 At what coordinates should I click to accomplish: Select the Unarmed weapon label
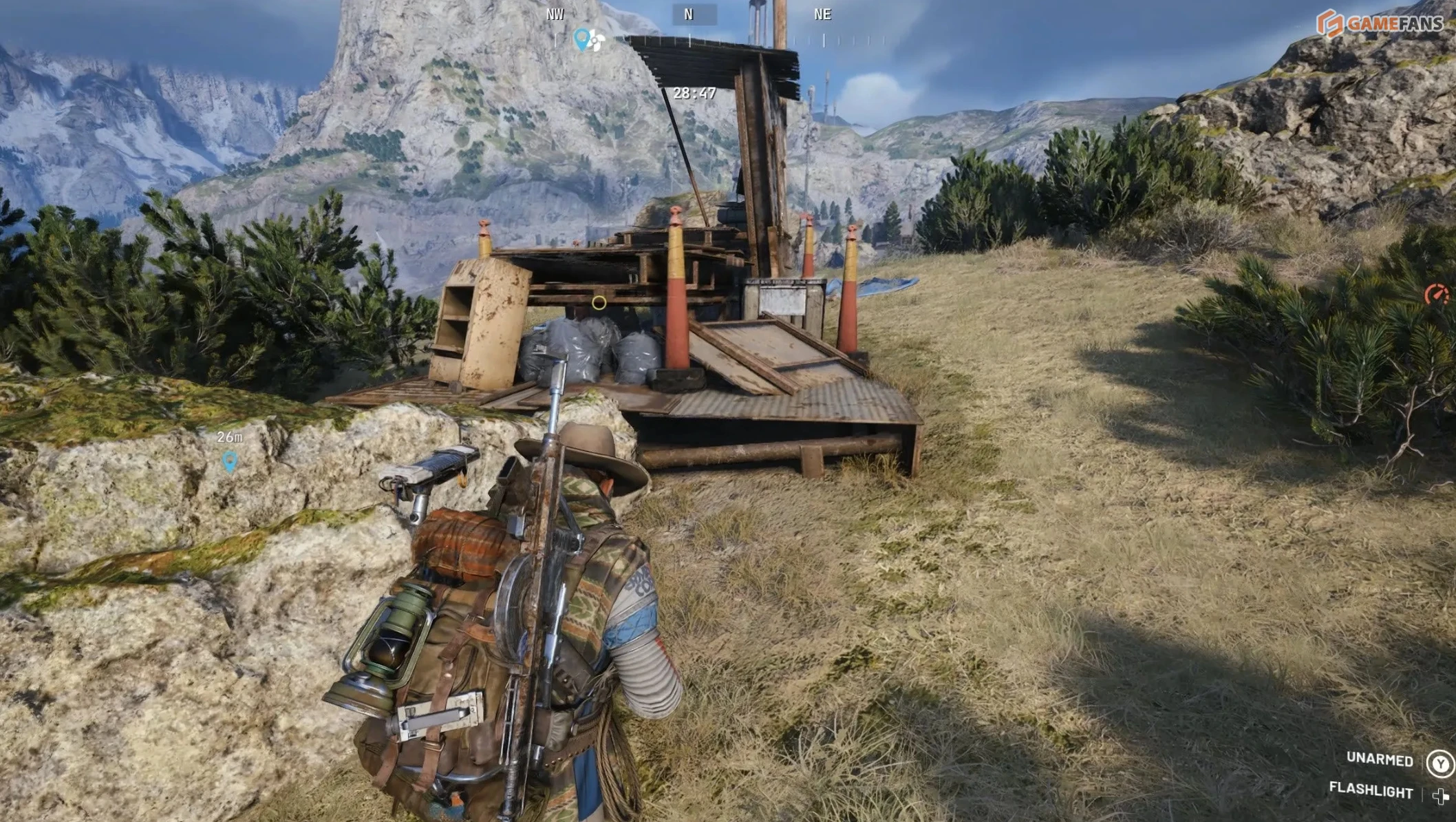pos(1379,759)
